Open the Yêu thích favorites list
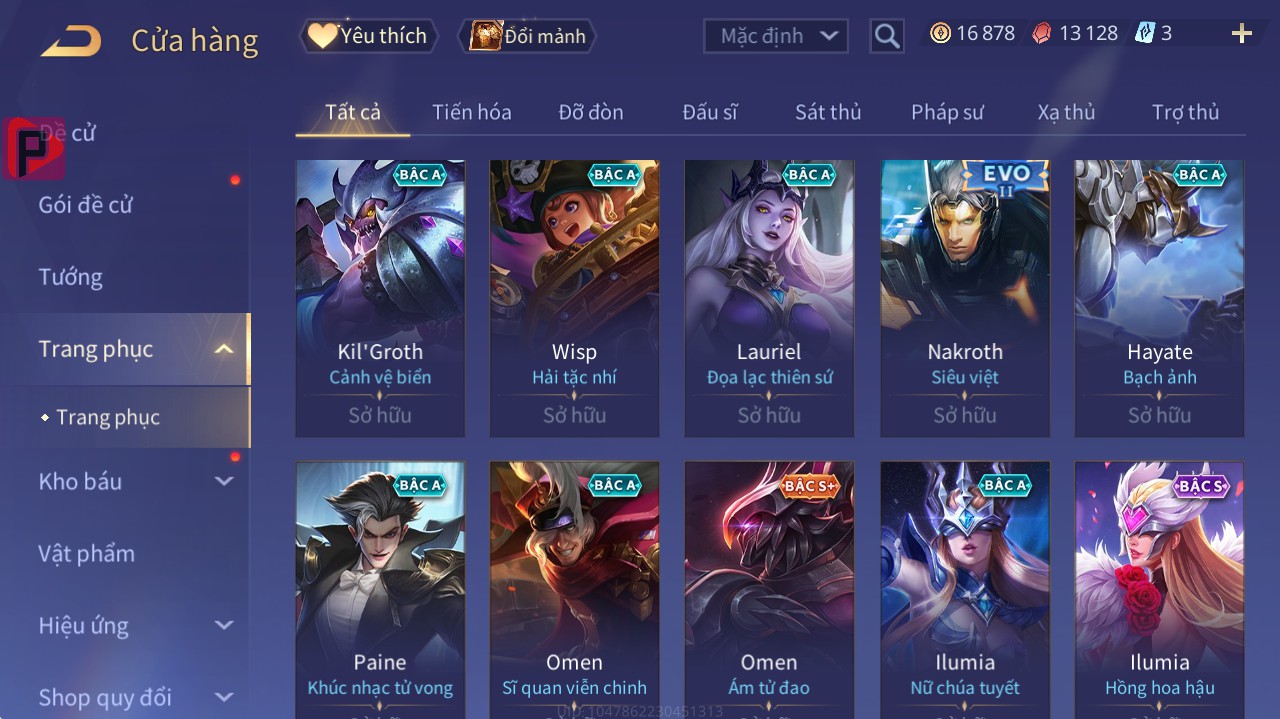 (369, 36)
